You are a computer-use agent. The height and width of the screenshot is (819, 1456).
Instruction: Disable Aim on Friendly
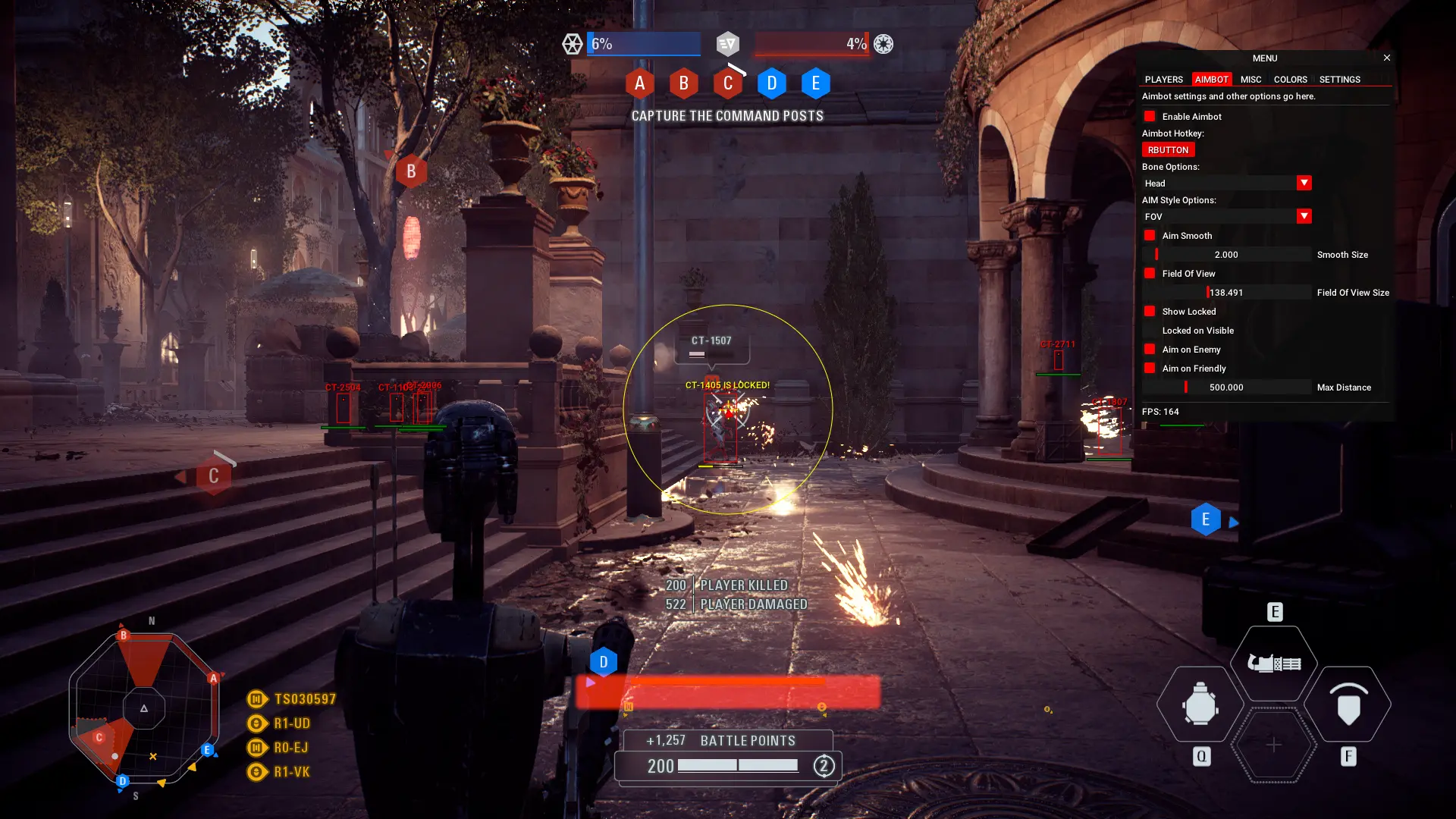1150,368
